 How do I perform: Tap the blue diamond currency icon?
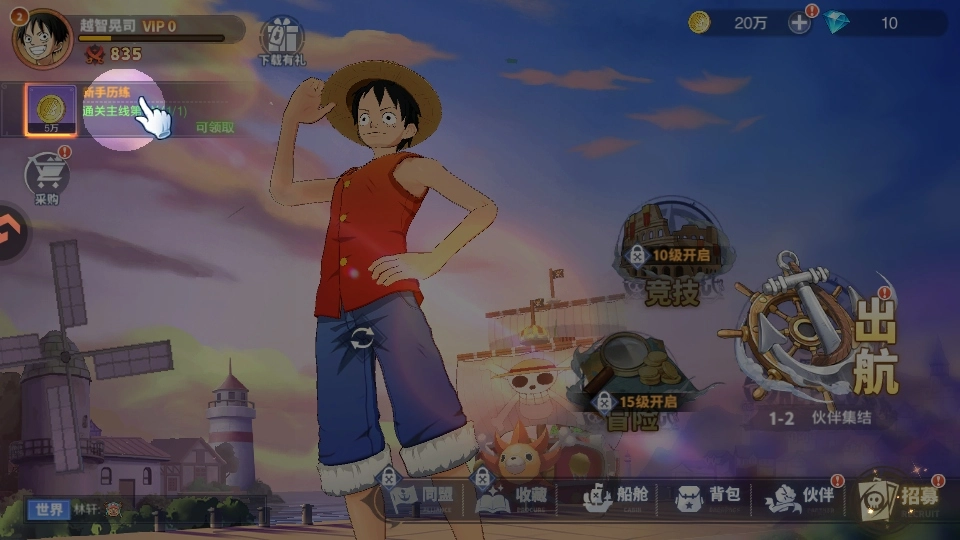(836, 23)
